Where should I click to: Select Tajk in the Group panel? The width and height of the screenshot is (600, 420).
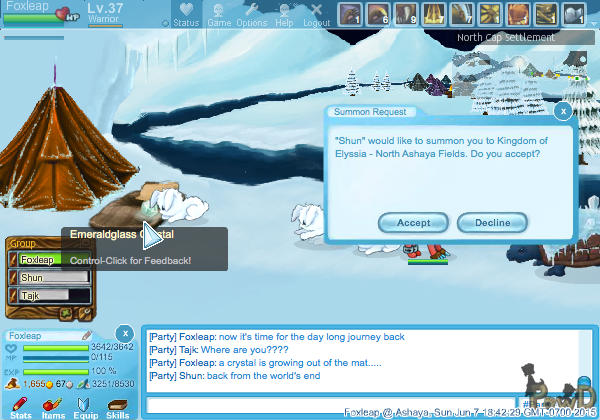[43, 295]
